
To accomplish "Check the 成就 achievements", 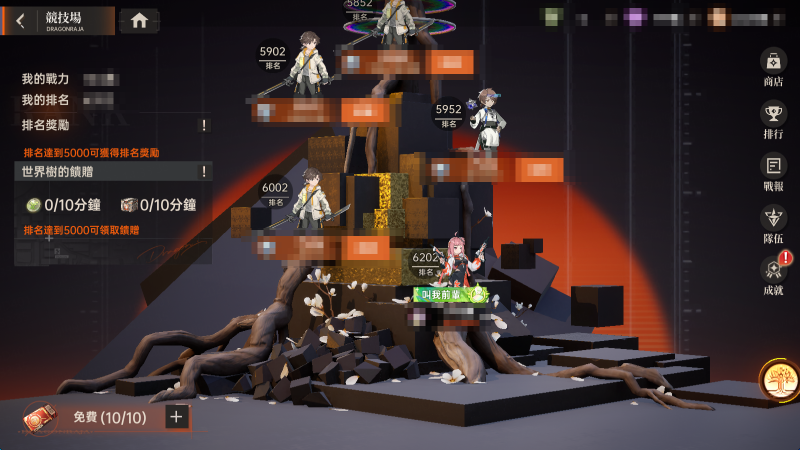I will [x=773, y=276].
